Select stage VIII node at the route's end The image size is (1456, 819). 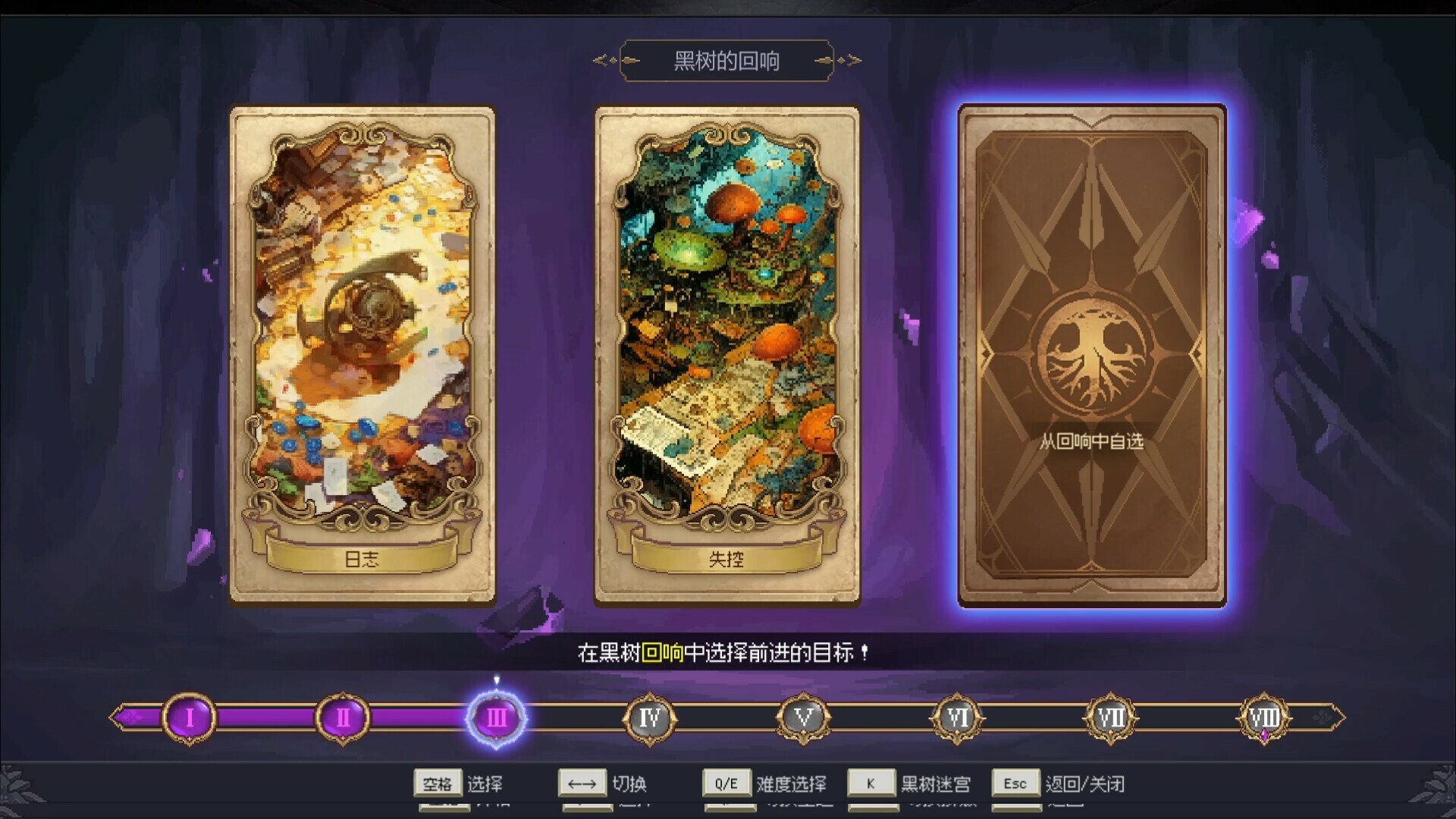pos(1263,716)
